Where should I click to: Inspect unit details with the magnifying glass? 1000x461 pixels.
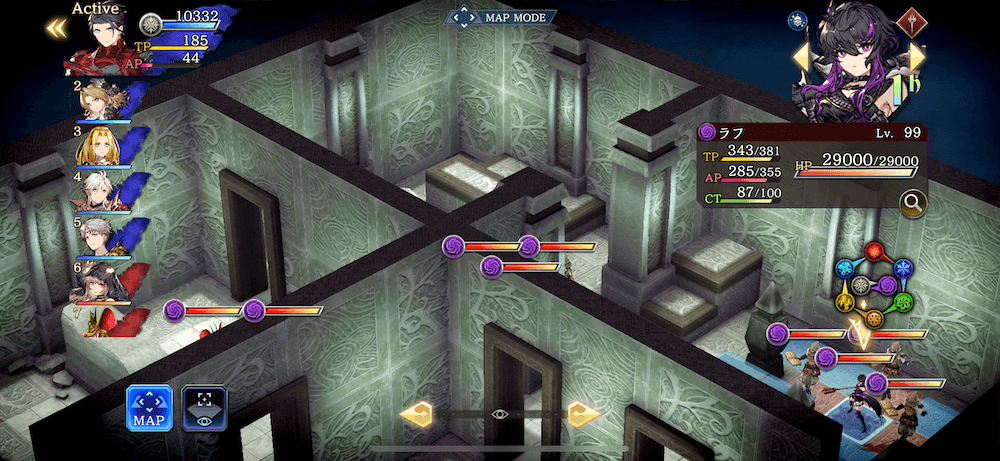(912, 204)
